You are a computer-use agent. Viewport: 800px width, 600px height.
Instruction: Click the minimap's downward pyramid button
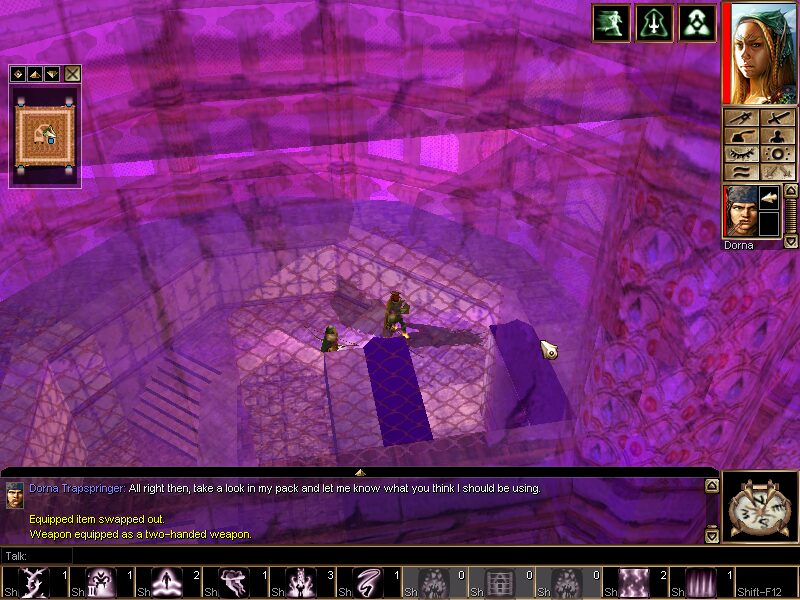pos(52,73)
